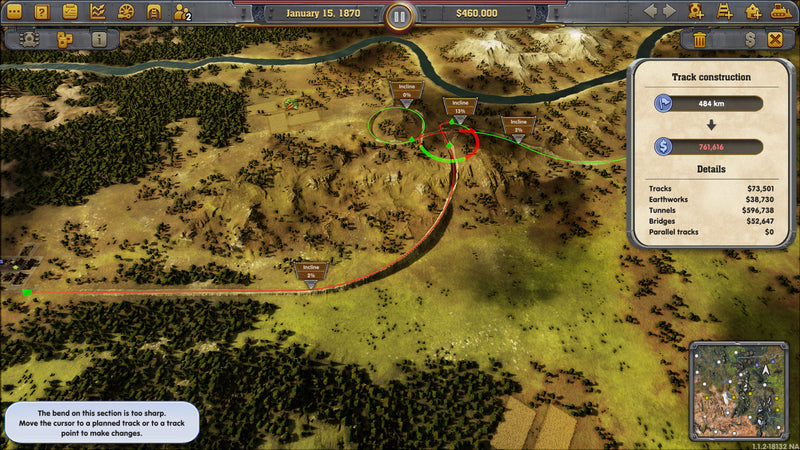
Task: Open the tunnel-shaped icon in the top bar
Action: 154,13
